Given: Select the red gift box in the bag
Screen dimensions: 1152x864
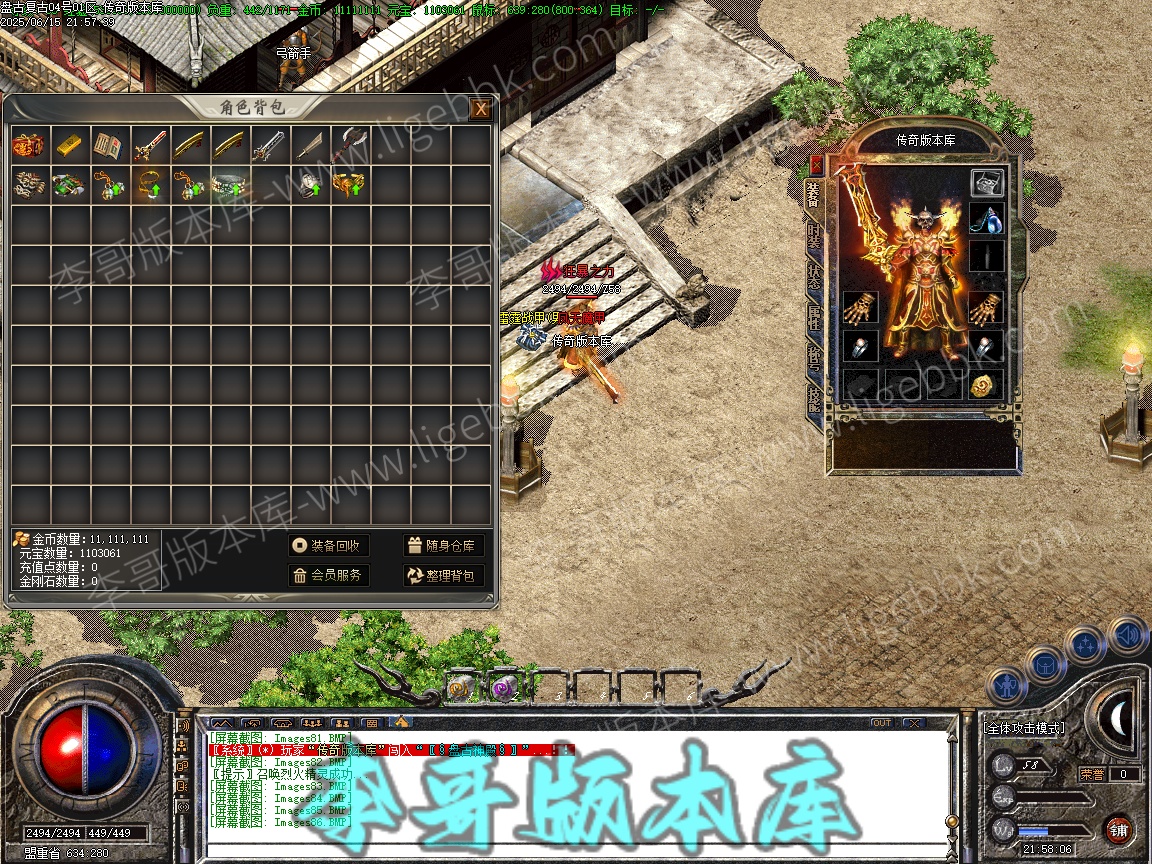Looking at the screenshot, I should click(x=28, y=145).
